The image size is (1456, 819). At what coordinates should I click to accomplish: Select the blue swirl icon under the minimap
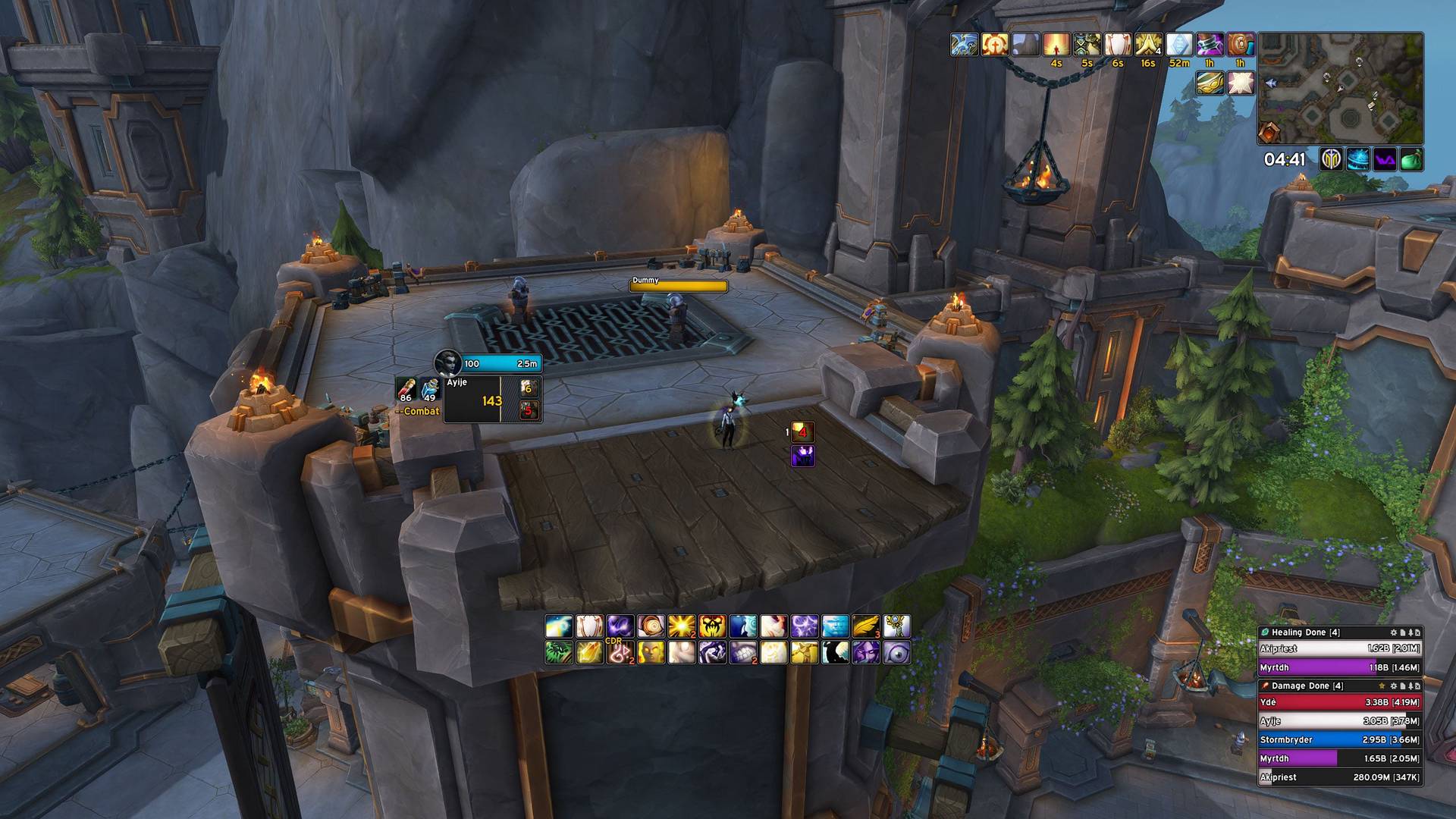(1358, 160)
